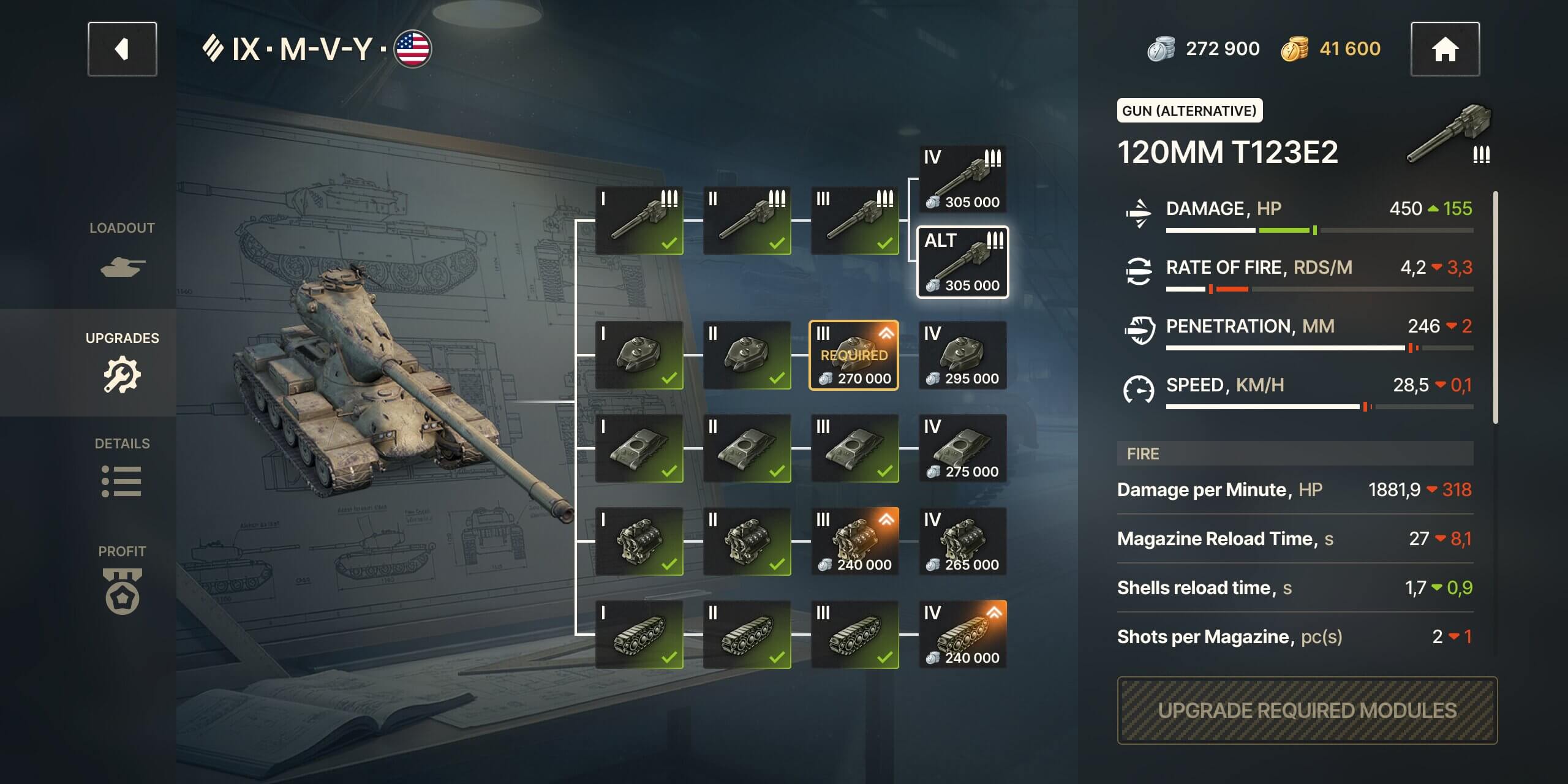Open the Profit tab
The width and height of the screenshot is (1568, 784).
click(x=122, y=579)
